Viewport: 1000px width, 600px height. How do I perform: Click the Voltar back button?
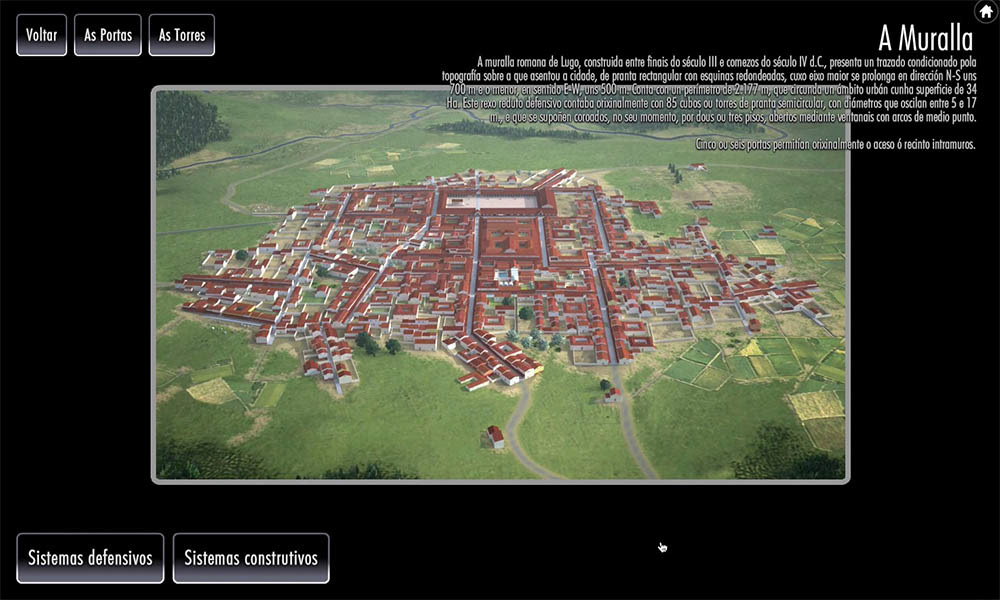pos(41,35)
